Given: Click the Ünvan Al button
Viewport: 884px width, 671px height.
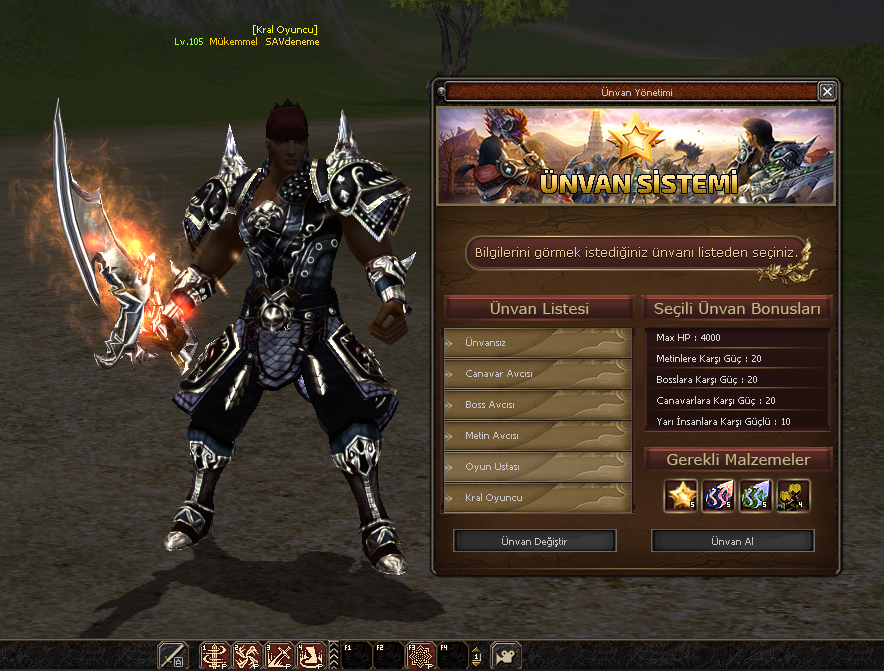Looking at the screenshot, I should point(733,541).
